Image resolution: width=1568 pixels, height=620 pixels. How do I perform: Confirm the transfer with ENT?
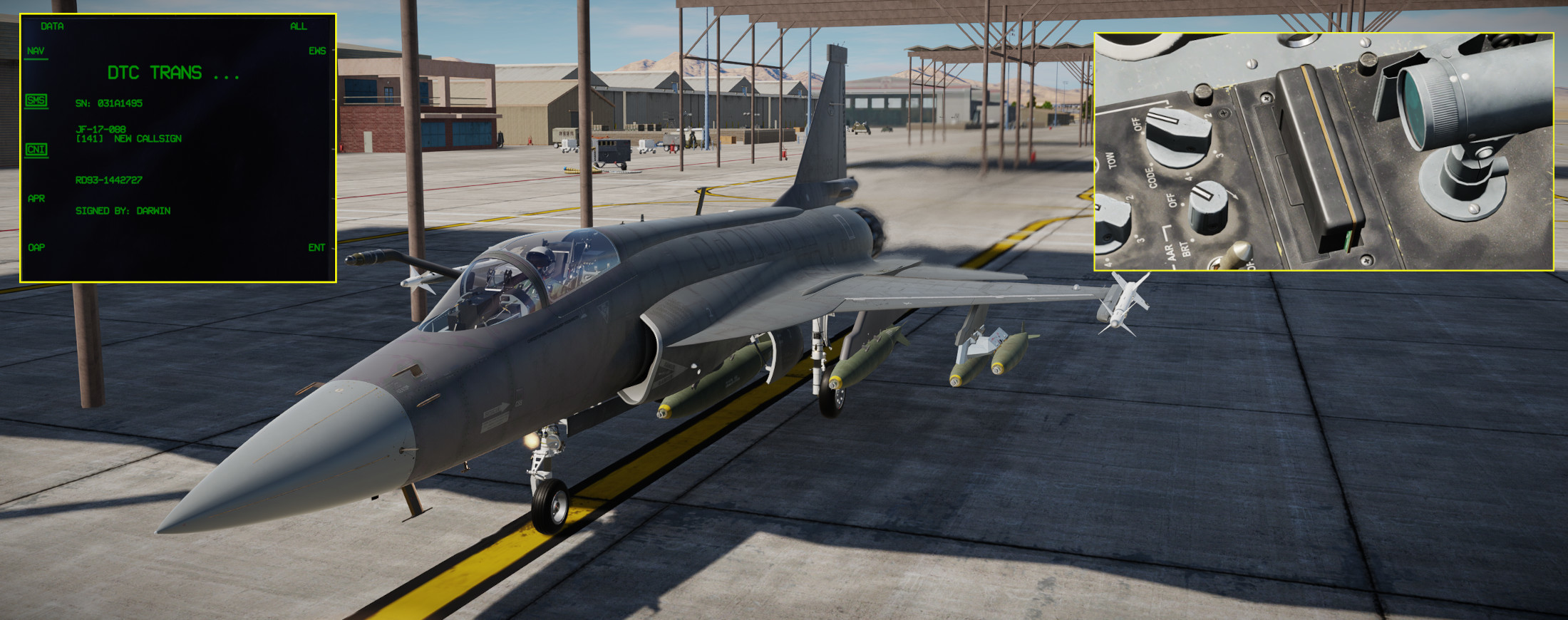(x=316, y=248)
